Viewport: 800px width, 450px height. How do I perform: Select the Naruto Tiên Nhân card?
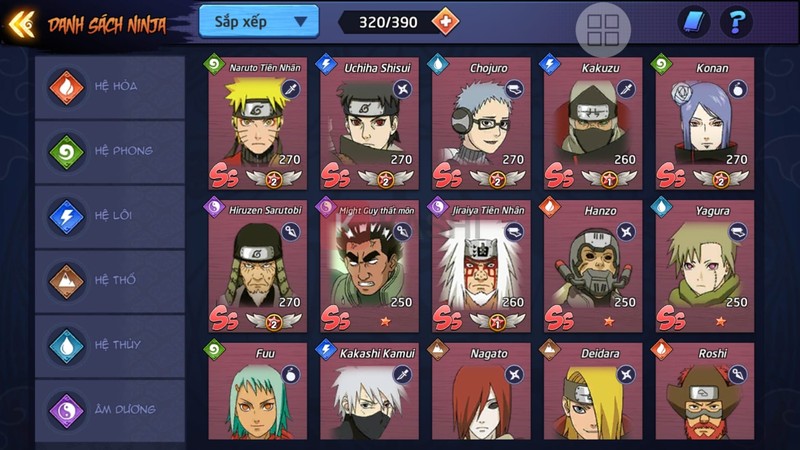pos(257,122)
